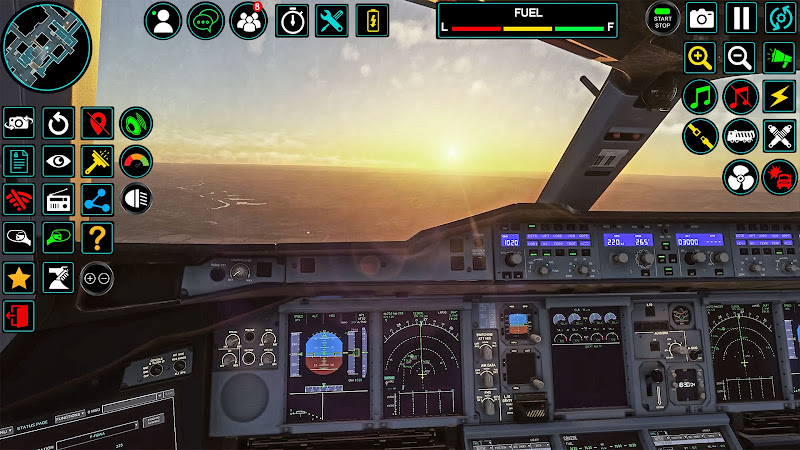The image size is (800, 450).
Task: Open the wrench and screwdriver tools
Action: coord(331,20)
